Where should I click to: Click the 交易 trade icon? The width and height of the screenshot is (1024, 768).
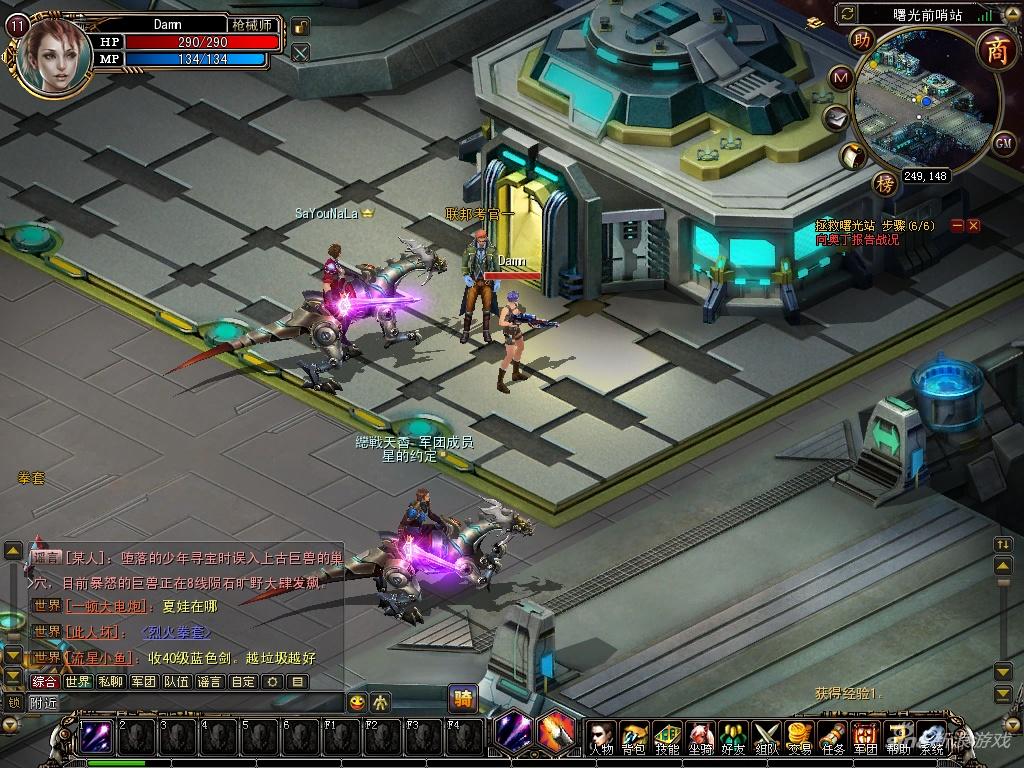pos(799,736)
